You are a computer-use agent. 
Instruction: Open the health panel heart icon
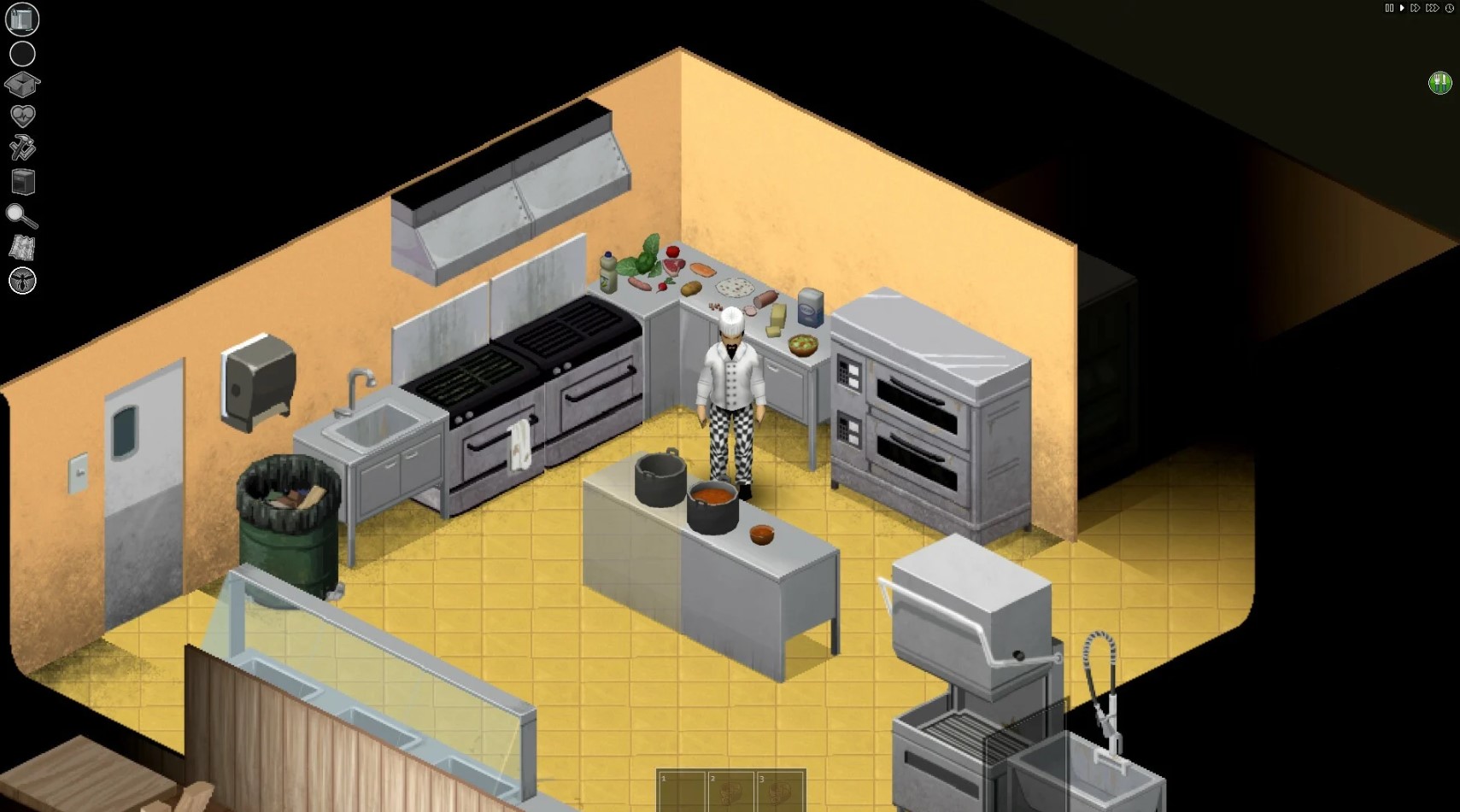point(22,116)
